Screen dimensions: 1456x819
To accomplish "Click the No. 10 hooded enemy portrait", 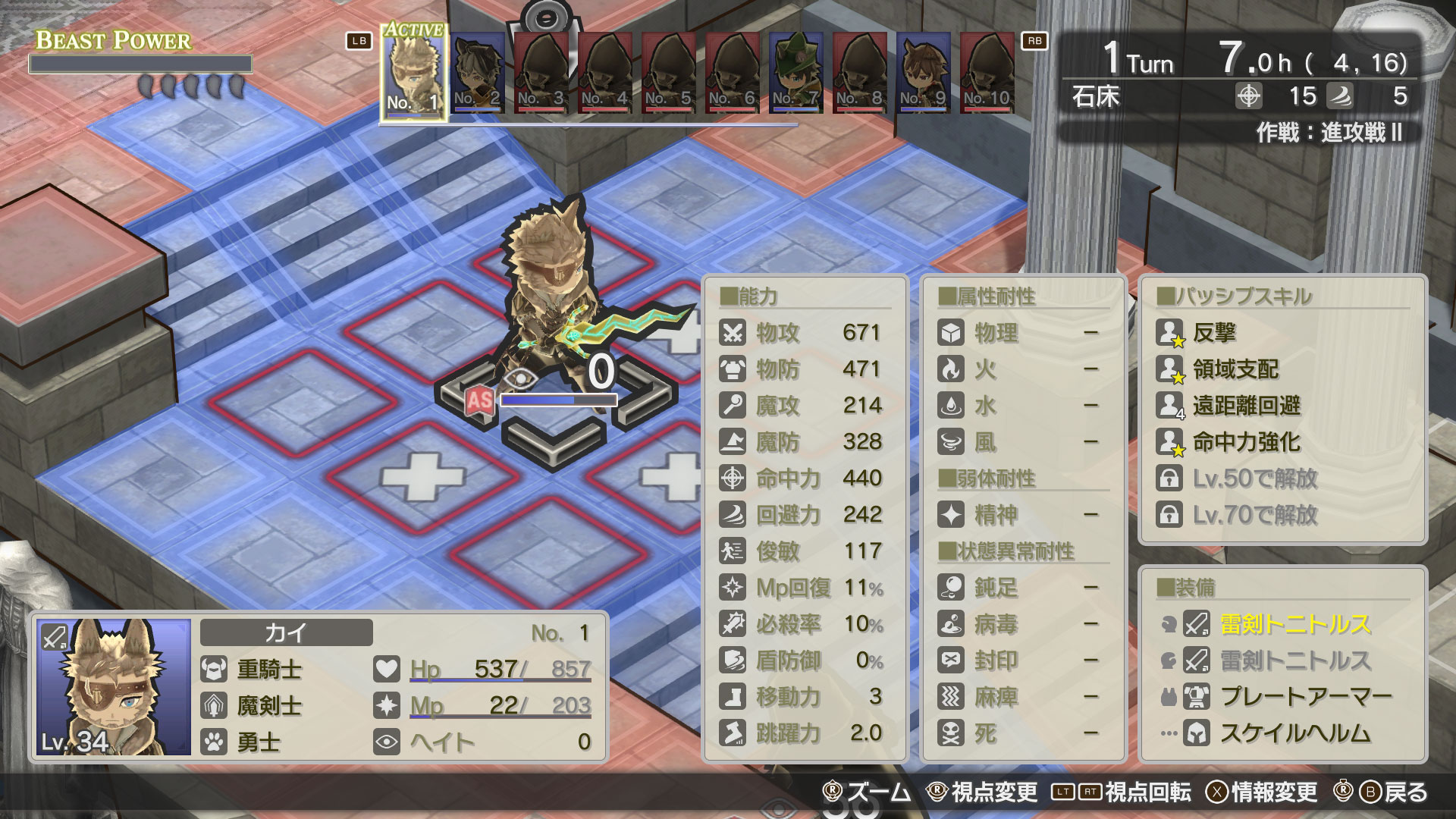I will point(987,74).
